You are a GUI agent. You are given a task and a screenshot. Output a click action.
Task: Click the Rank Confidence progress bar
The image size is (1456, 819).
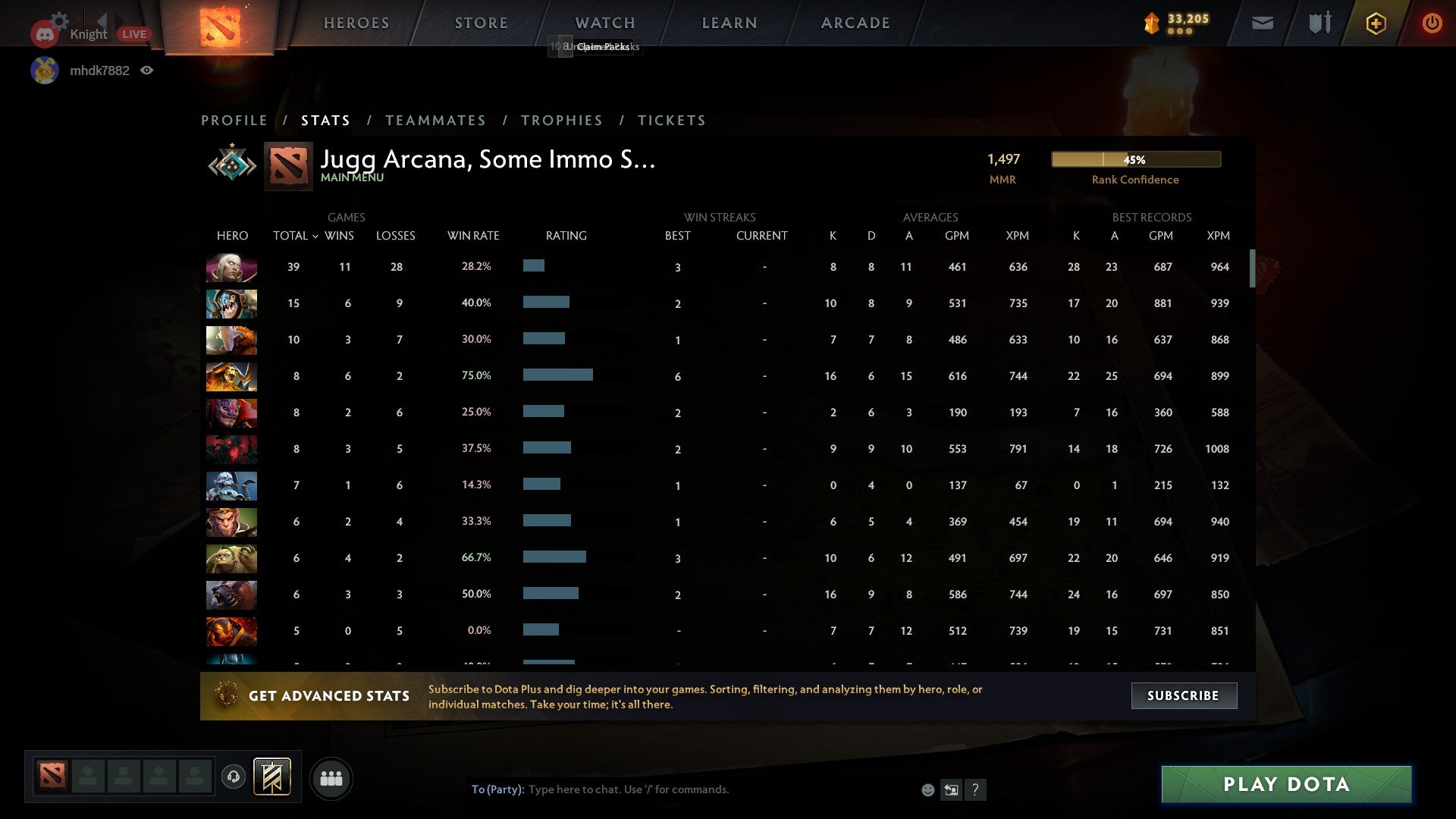(x=1135, y=159)
